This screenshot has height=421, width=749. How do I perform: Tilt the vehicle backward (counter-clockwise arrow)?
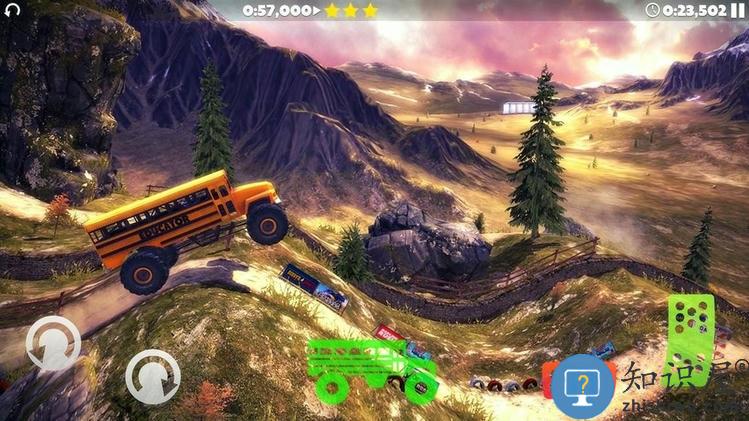[x=53, y=344]
